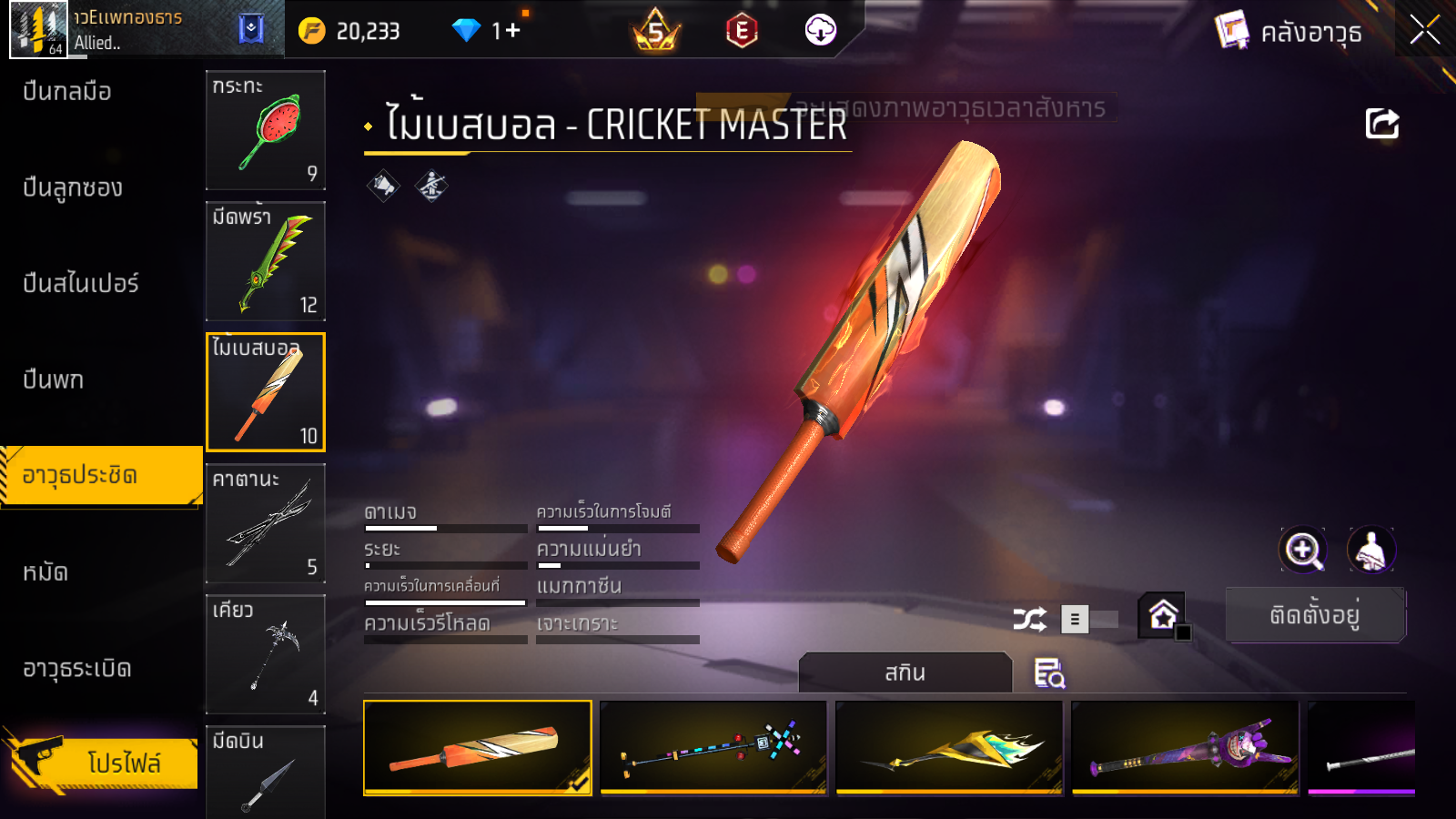Select the pixel-art bat skin thumbnail
This screenshot has width=1456, height=819.
coord(713,747)
